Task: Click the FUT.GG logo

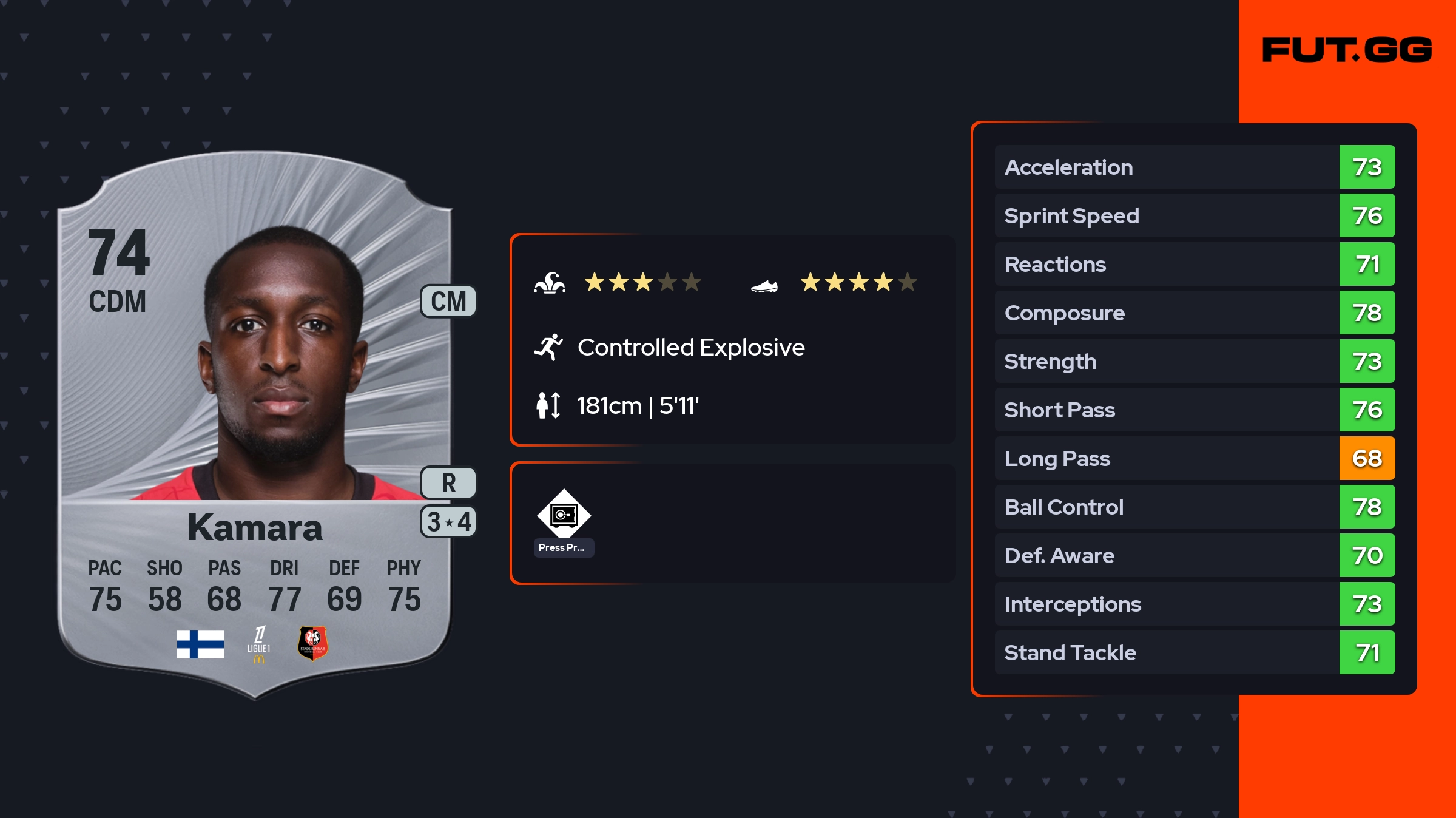Action: [x=1347, y=50]
